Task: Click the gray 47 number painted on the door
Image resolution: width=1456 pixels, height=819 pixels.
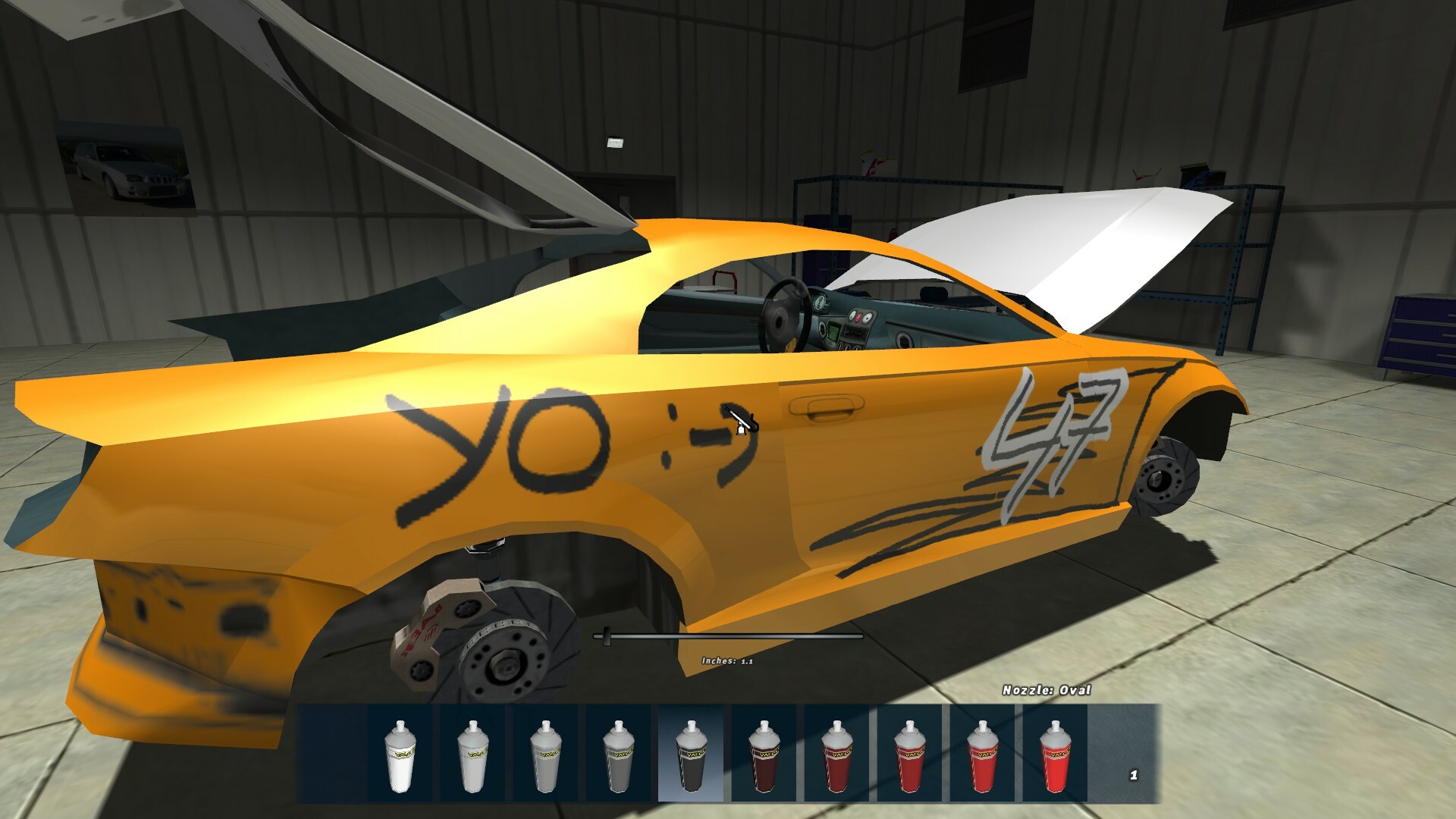Action: click(x=1054, y=428)
